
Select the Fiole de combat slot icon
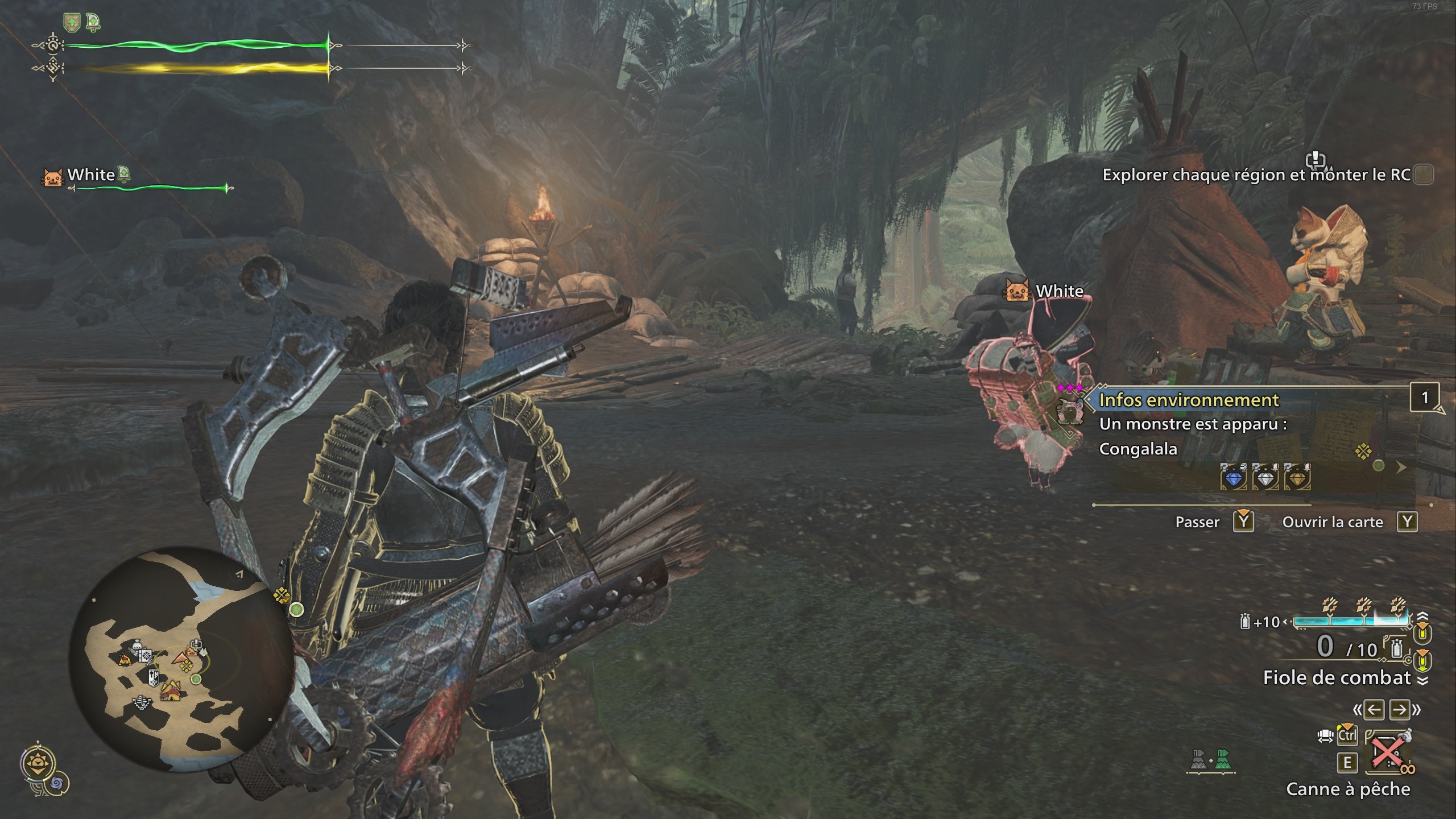(x=1397, y=648)
